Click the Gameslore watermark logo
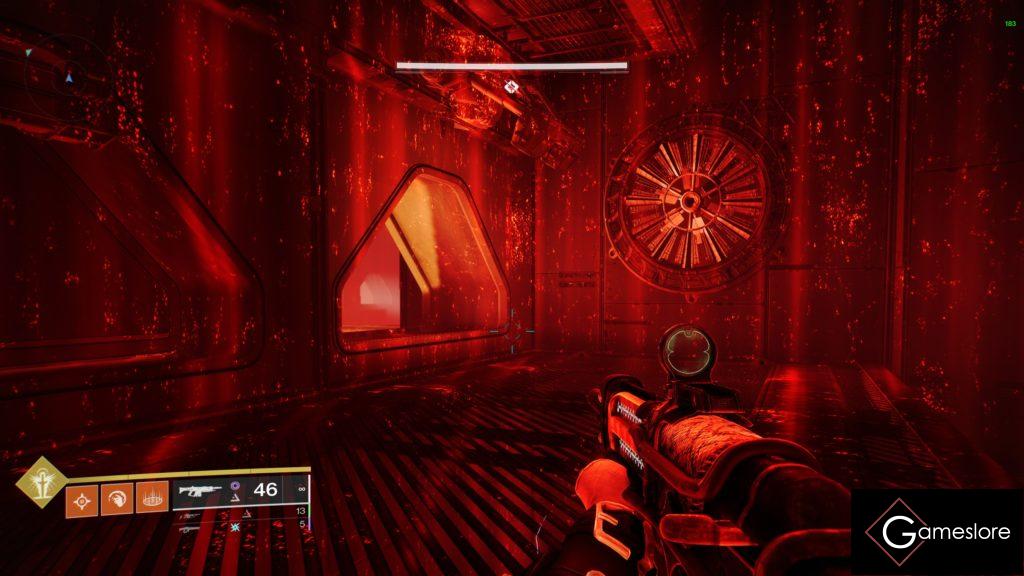 937,532
